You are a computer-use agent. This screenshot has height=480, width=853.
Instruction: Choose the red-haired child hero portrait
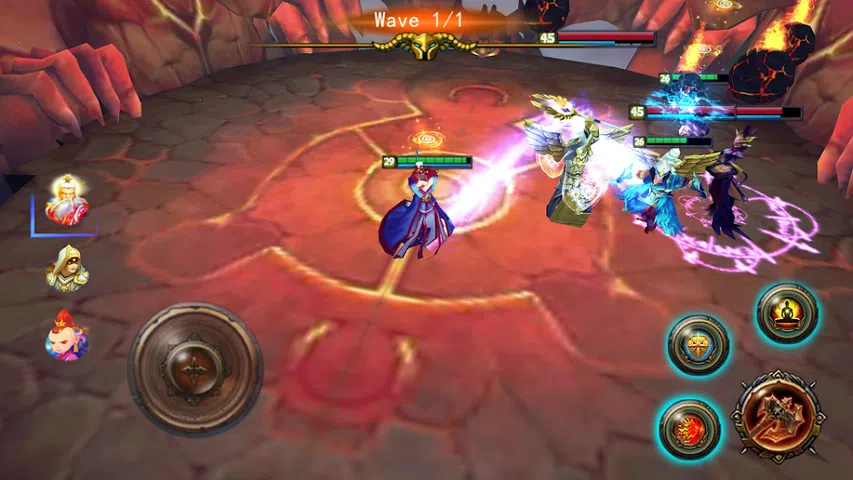67,335
